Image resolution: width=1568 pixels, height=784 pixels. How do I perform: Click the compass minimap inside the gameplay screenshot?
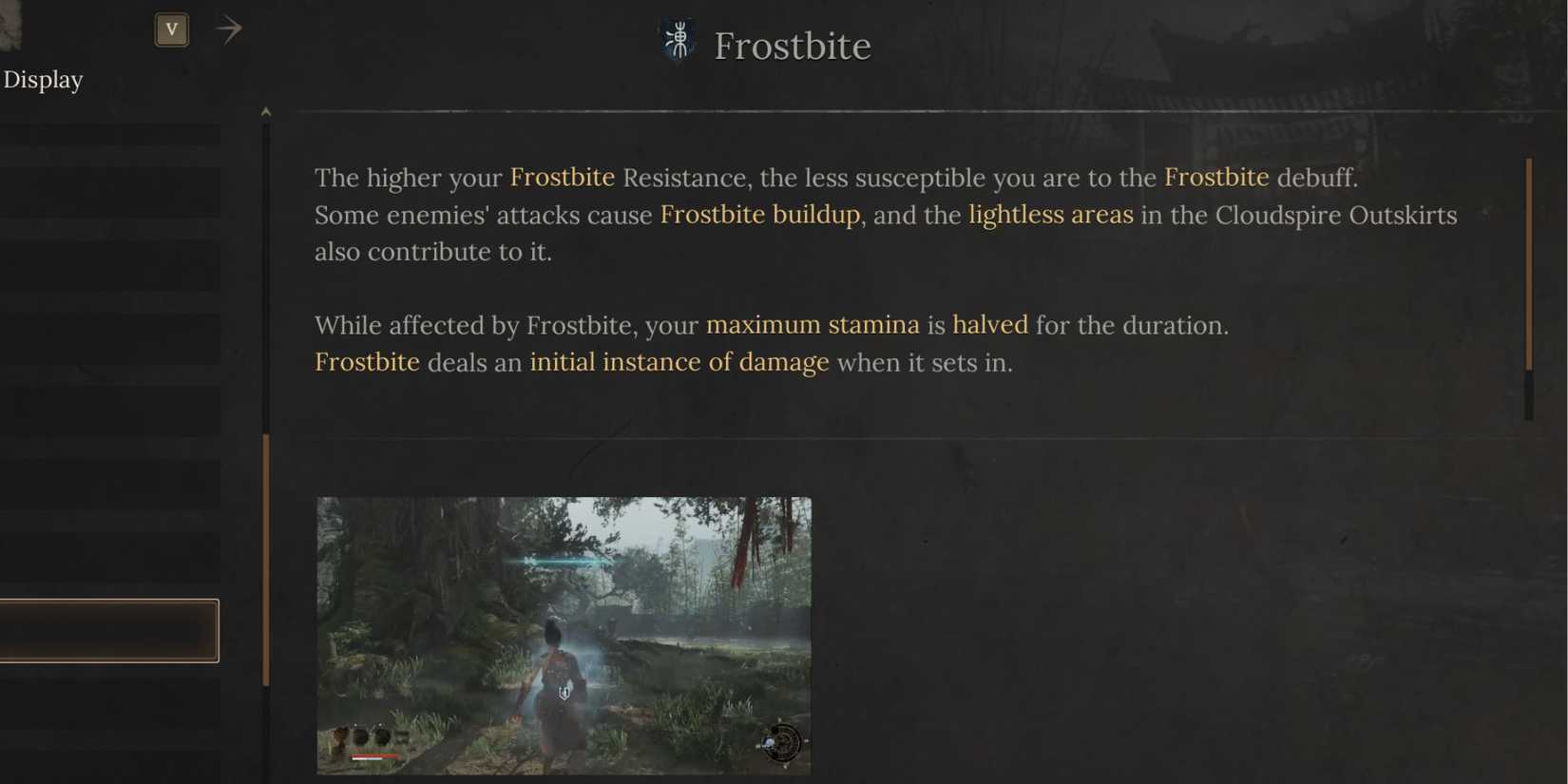coord(781,743)
